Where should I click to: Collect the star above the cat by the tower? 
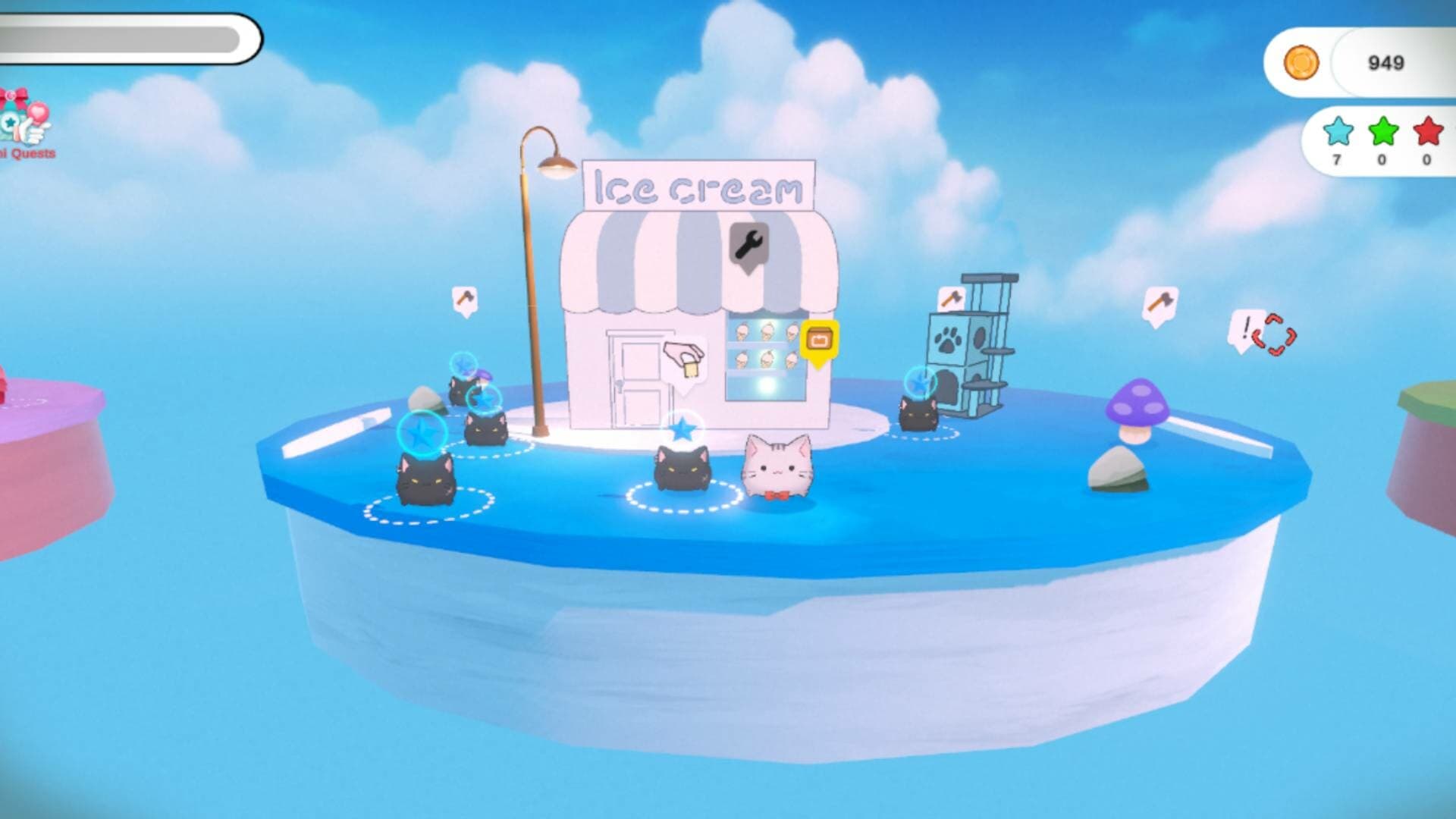(921, 381)
